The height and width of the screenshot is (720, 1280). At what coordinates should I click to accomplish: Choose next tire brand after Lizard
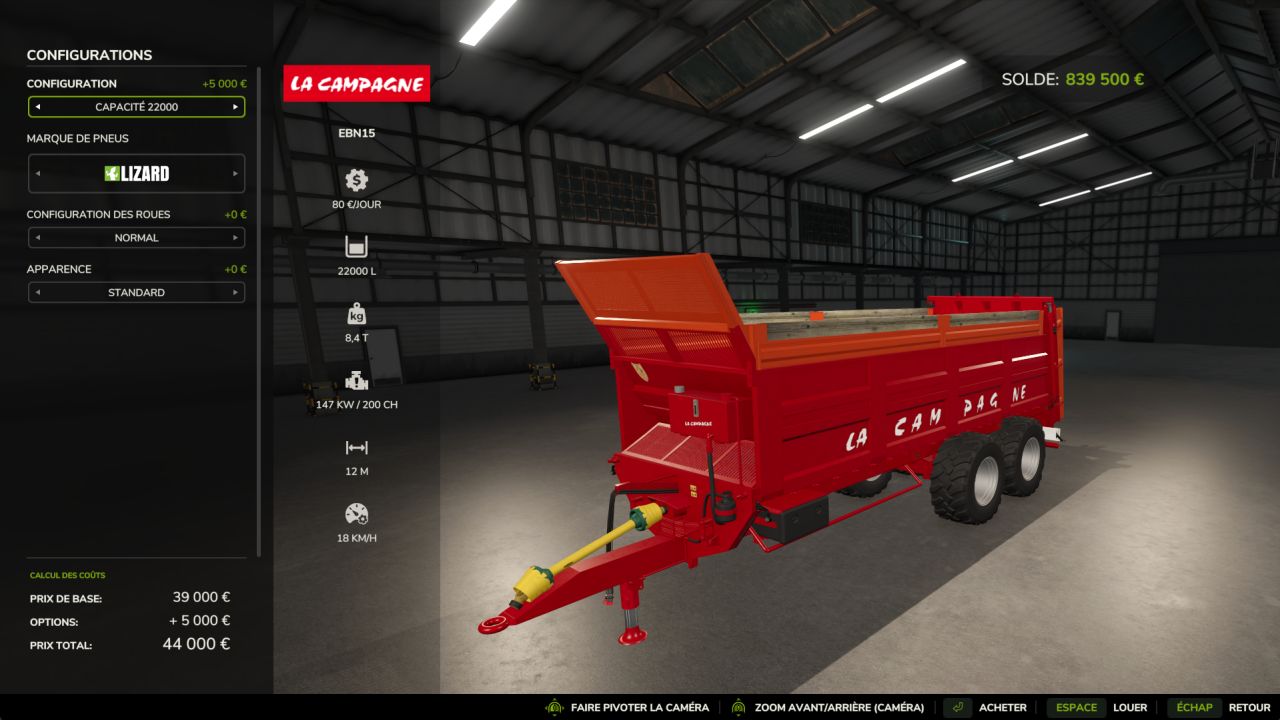pyautogui.click(x=236, y=174)
